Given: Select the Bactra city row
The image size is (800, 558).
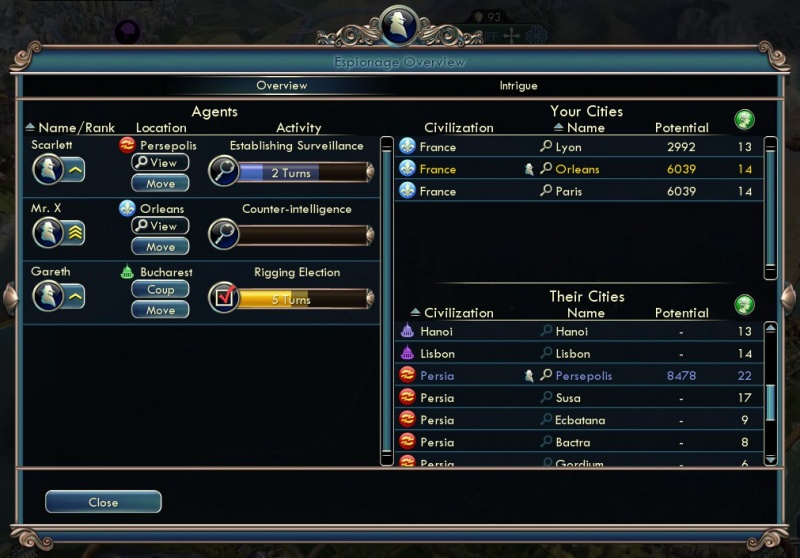Looking at the screenshot, I should click(580, 442).
